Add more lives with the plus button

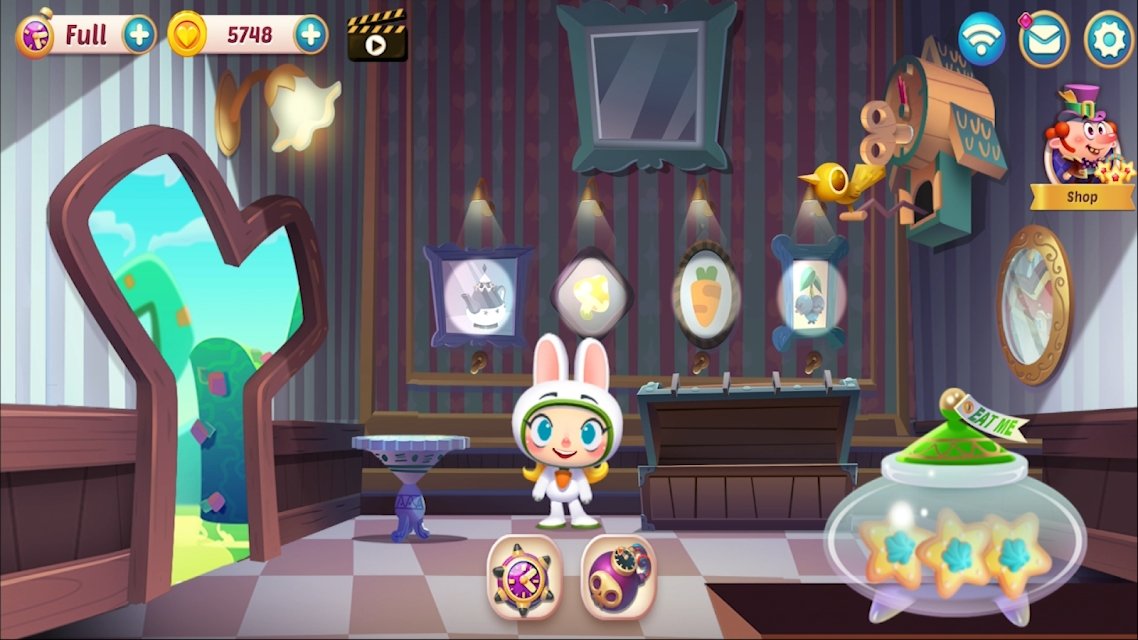(140, 35)
